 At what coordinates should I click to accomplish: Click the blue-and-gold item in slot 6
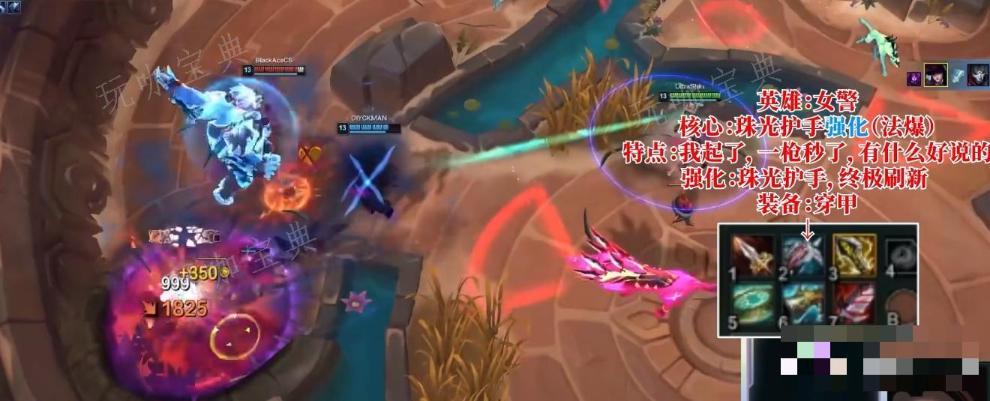[x=802, y=302]
